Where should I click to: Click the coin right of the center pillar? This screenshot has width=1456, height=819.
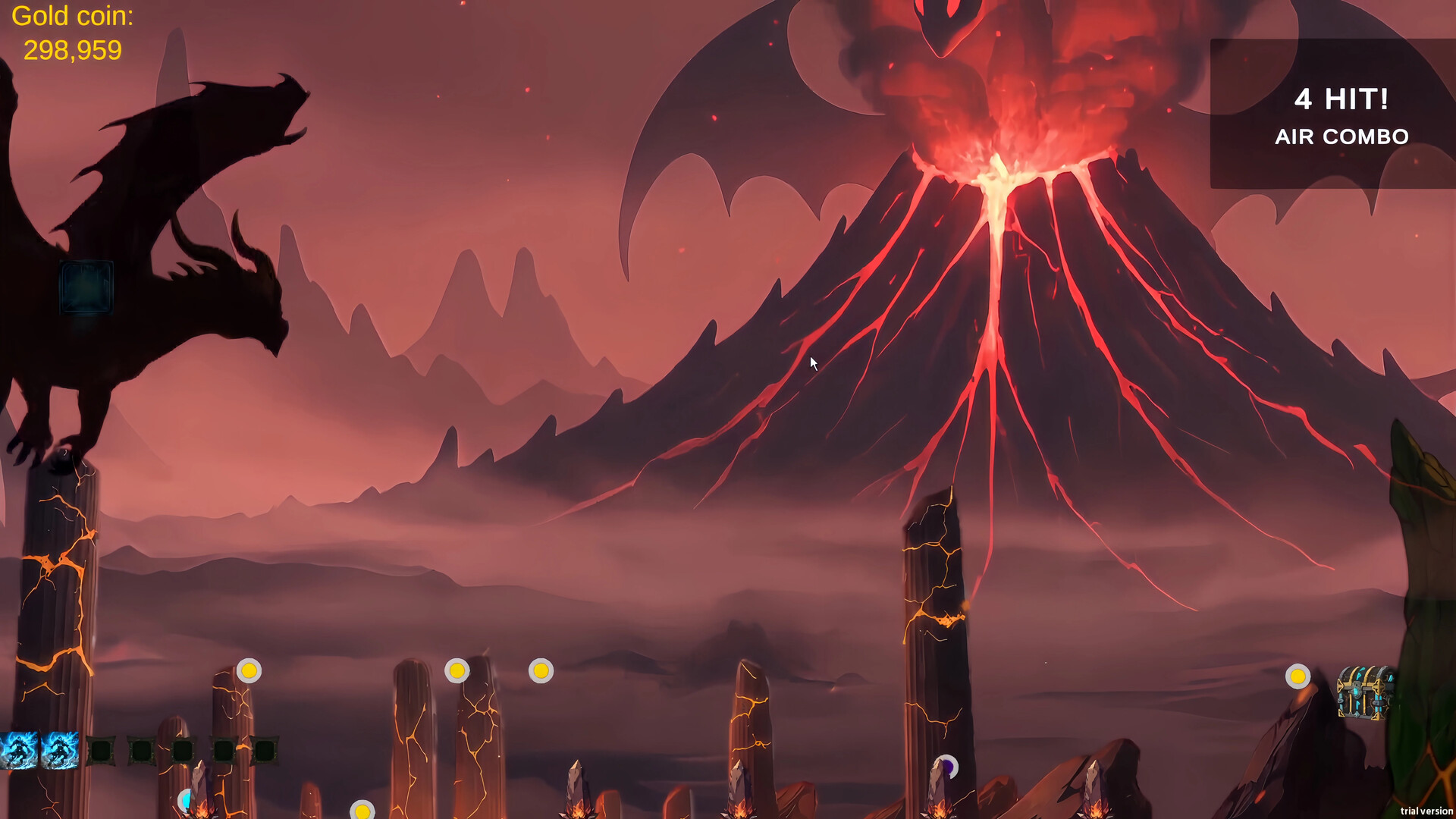coord(541,670)
